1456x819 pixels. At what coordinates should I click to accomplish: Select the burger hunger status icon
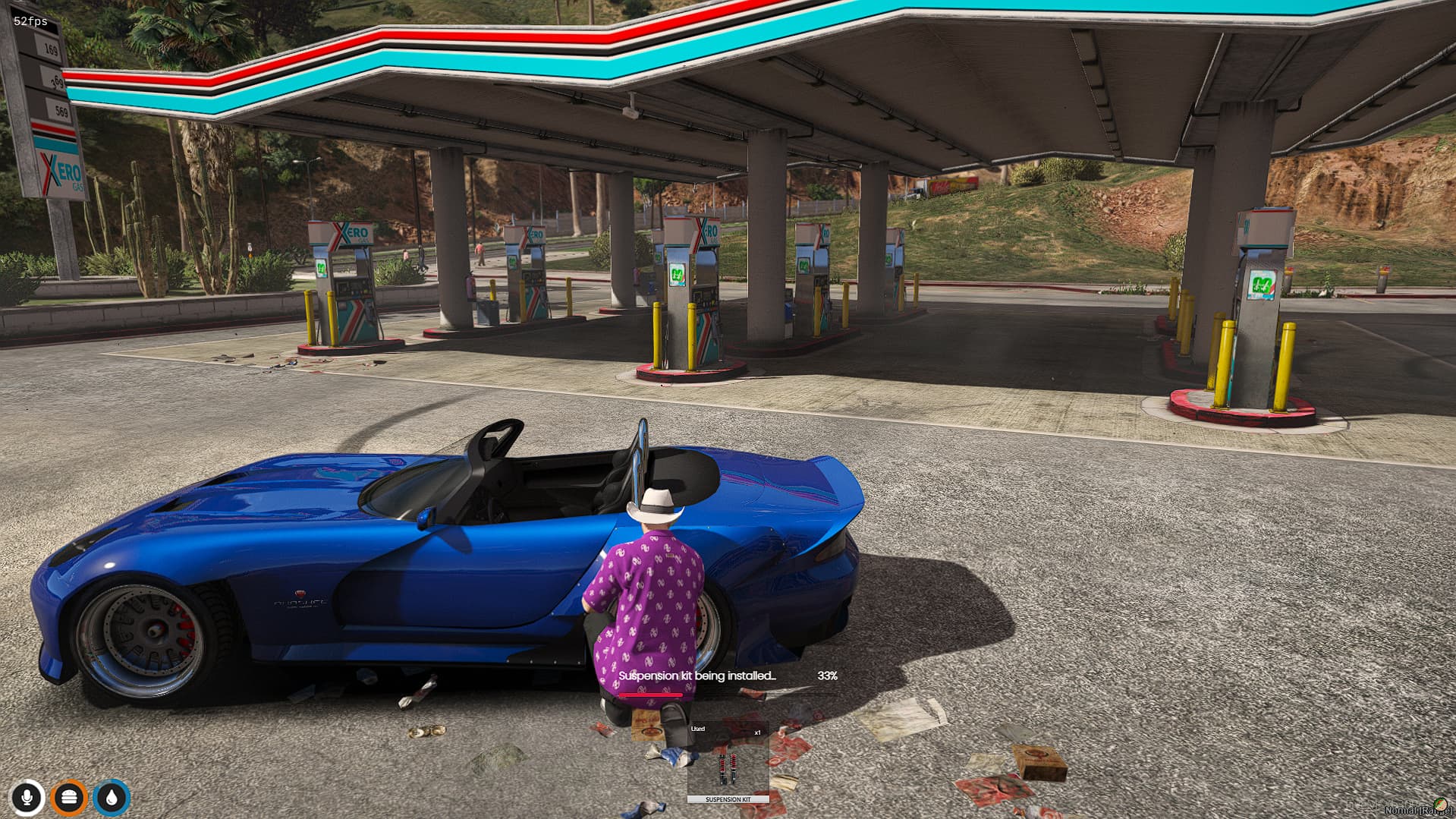click(69, 797)
